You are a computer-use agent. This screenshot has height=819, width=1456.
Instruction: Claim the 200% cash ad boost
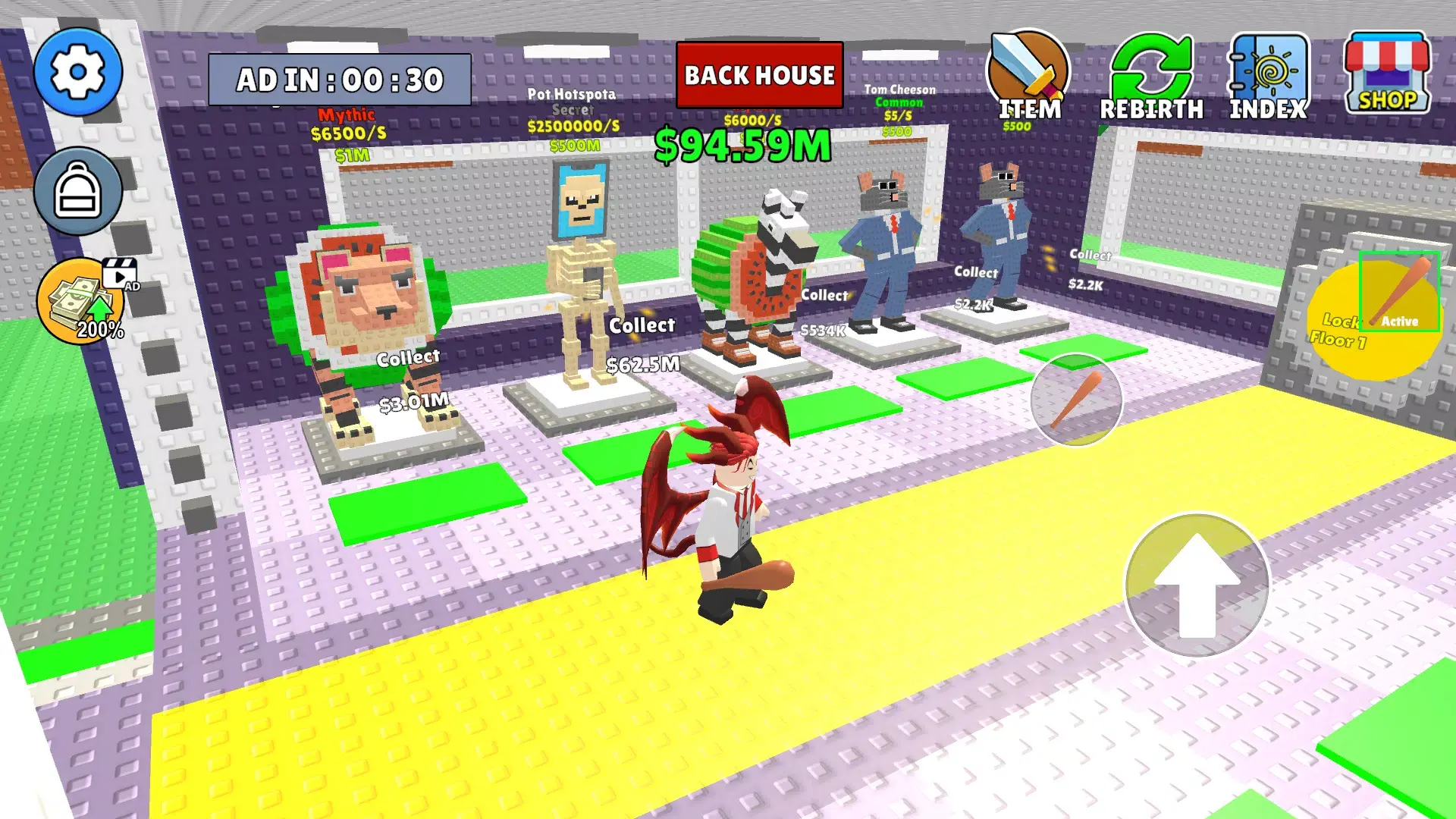click(x=83, y=302)
